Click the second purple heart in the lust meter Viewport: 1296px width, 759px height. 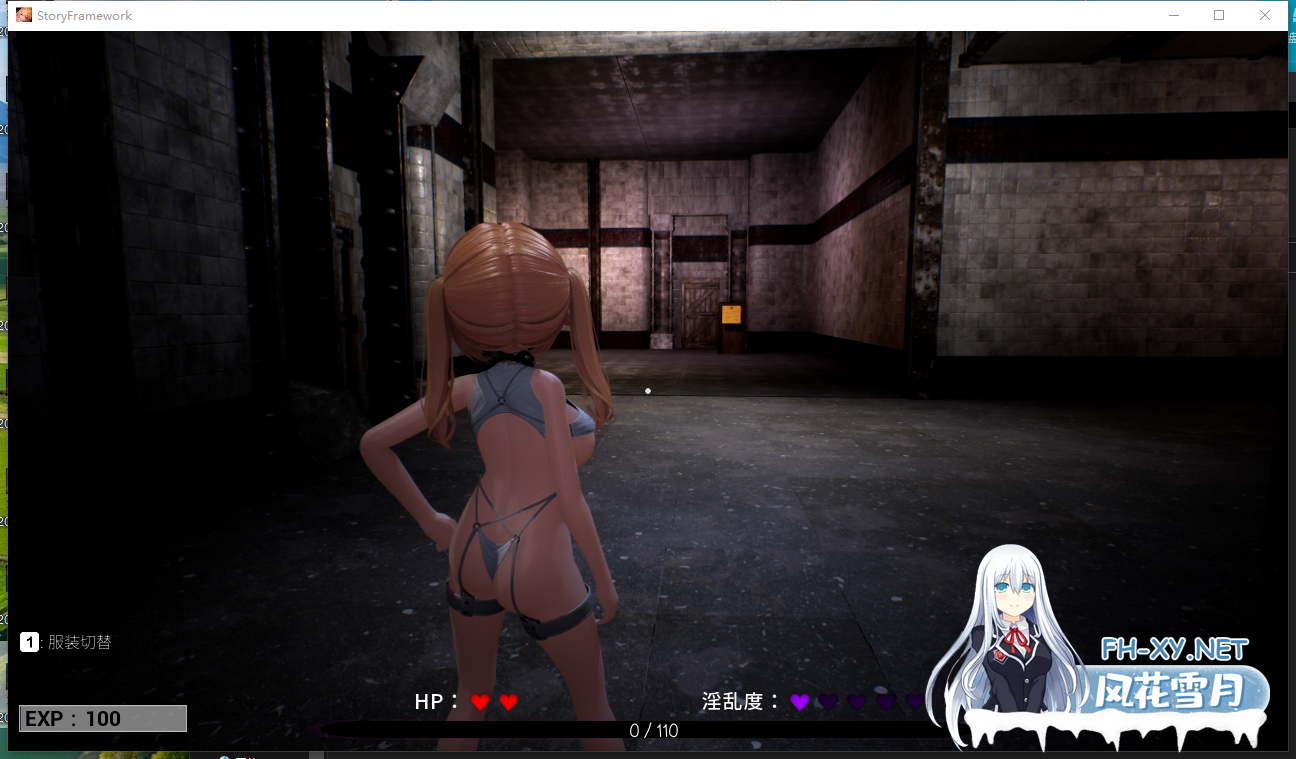tap(830, 701)
